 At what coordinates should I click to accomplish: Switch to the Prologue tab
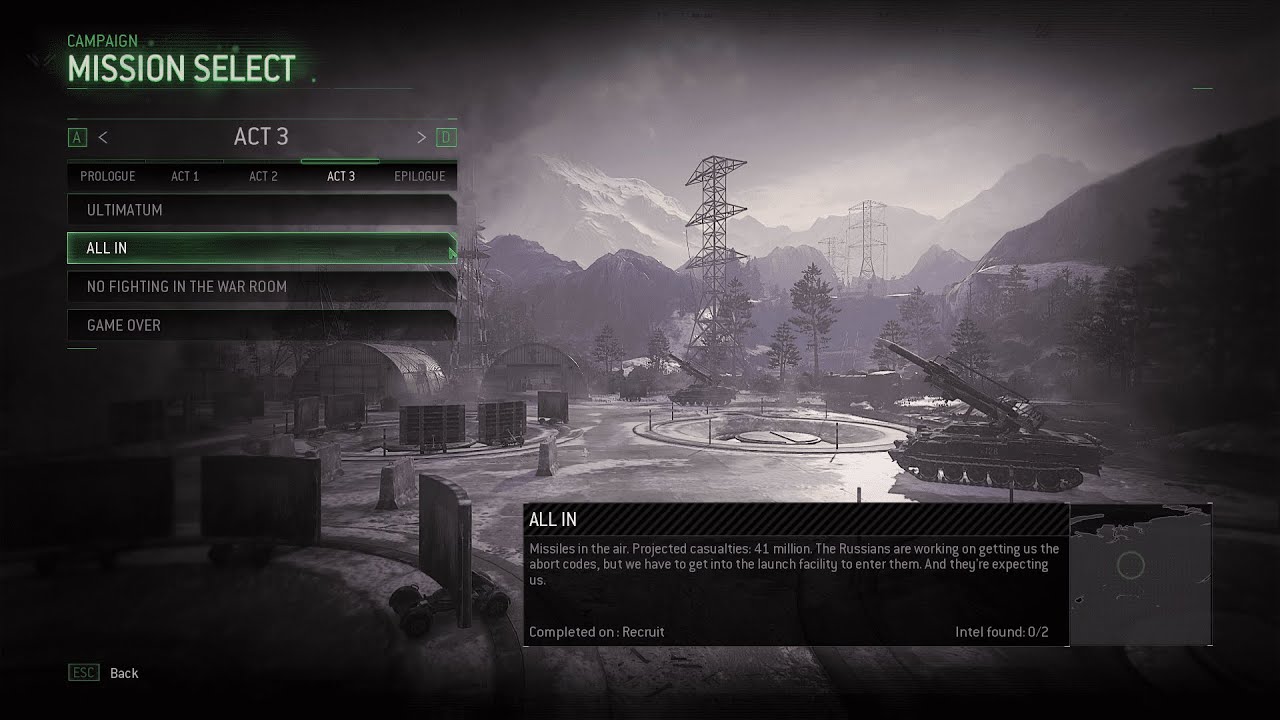pyautogui.click(x=107, y=176)
